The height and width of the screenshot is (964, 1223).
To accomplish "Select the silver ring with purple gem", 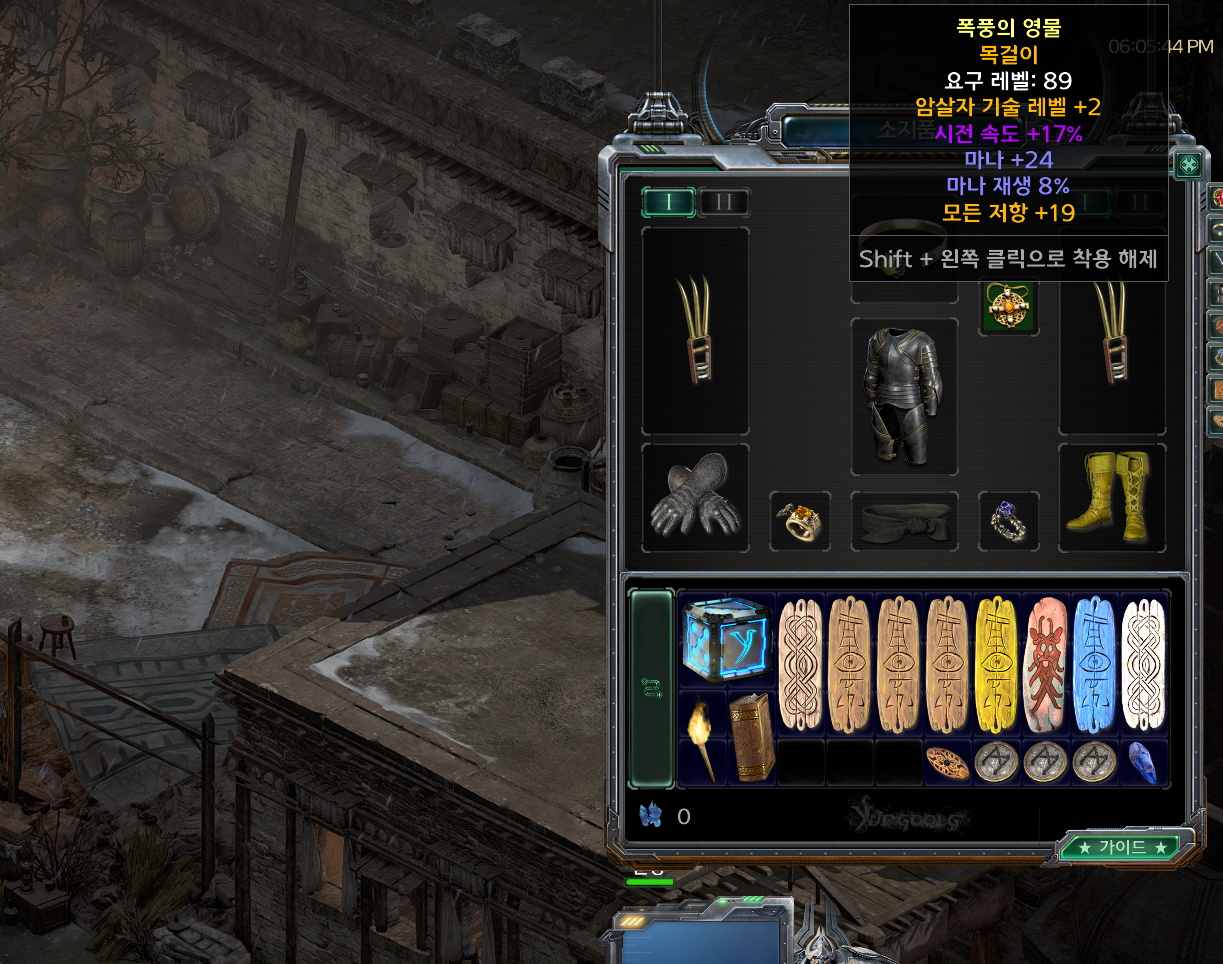I will coord(1008,521).
